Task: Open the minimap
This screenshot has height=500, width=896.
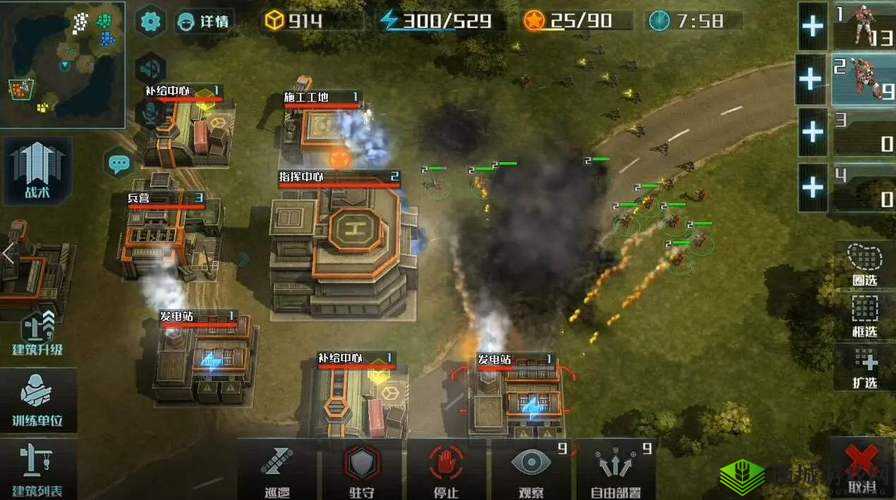Action: (62, 62)
